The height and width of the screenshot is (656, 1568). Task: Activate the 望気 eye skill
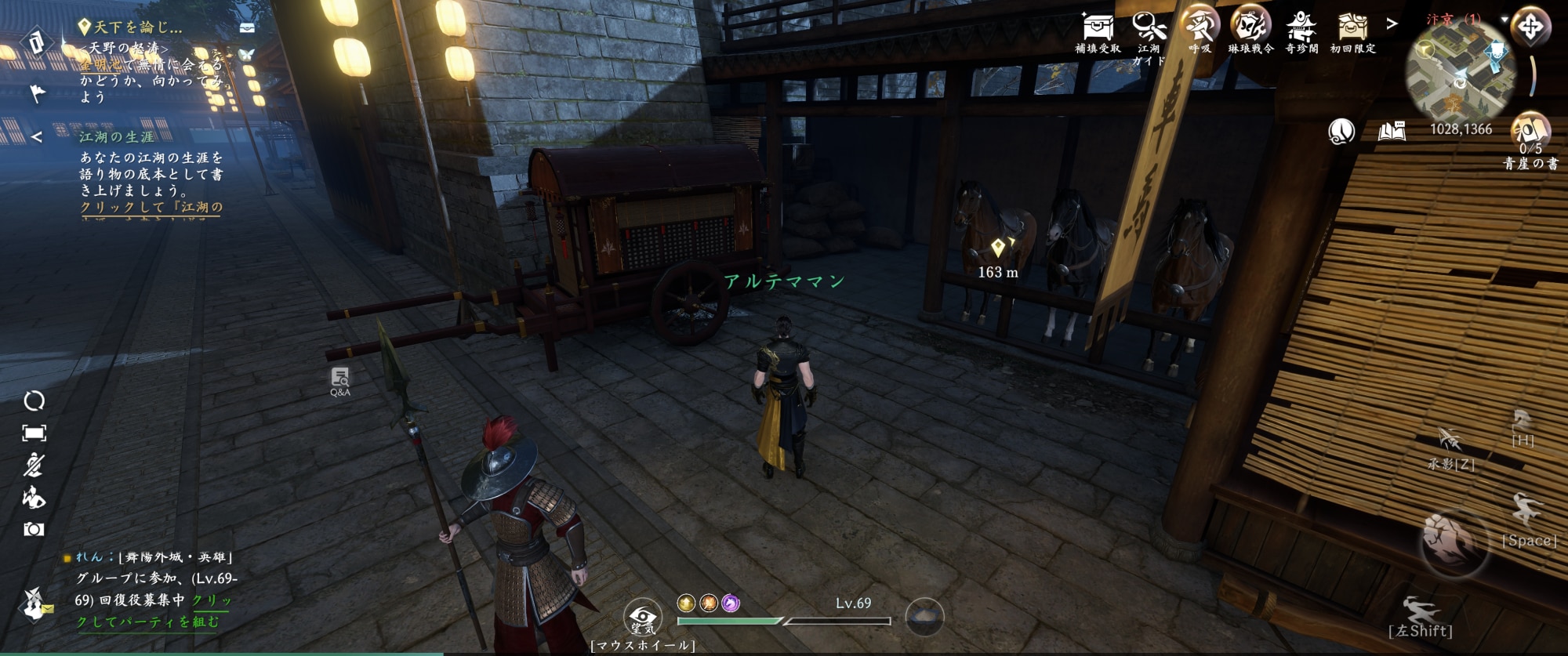[642, 618]
